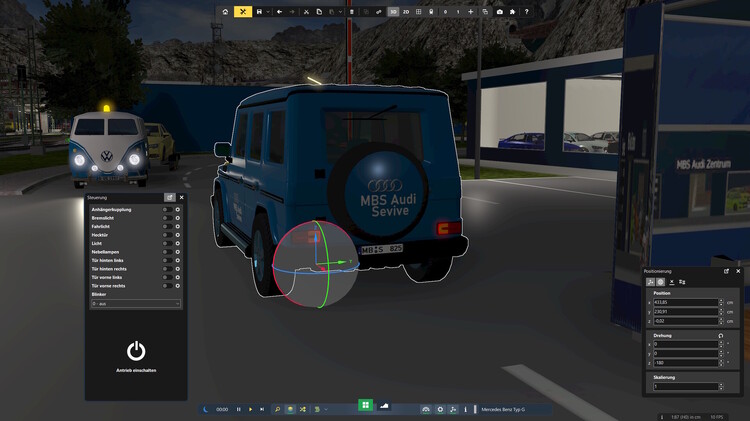The height and width of the screenshot is (421, 750).
Task: Close the Positionierung panel
Action: (x=738, y=271)
